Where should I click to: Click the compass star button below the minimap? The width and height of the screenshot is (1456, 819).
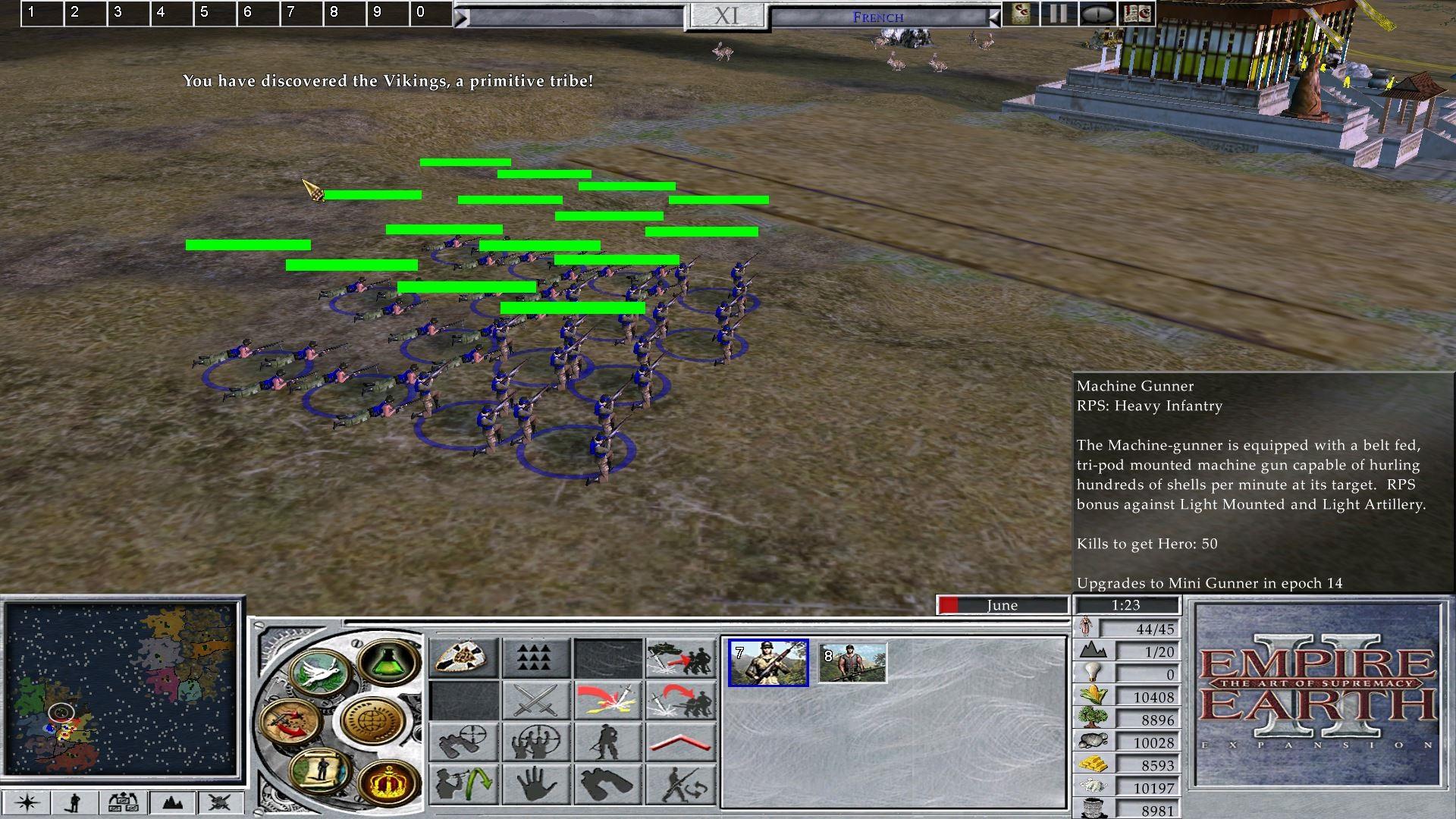pyautogui.click(x=27, y=802)
